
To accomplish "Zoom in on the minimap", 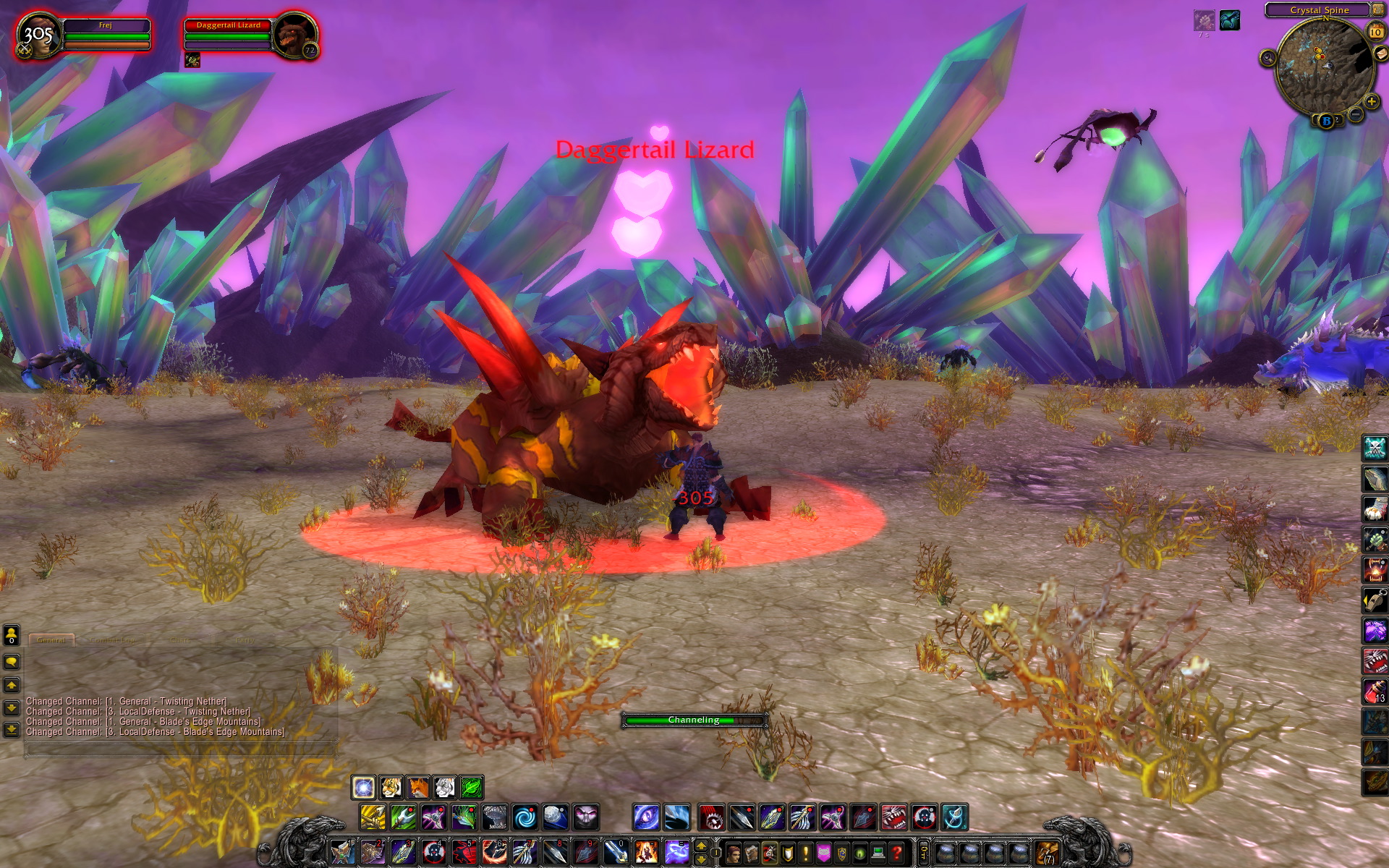I will (x=1371, y=101).
